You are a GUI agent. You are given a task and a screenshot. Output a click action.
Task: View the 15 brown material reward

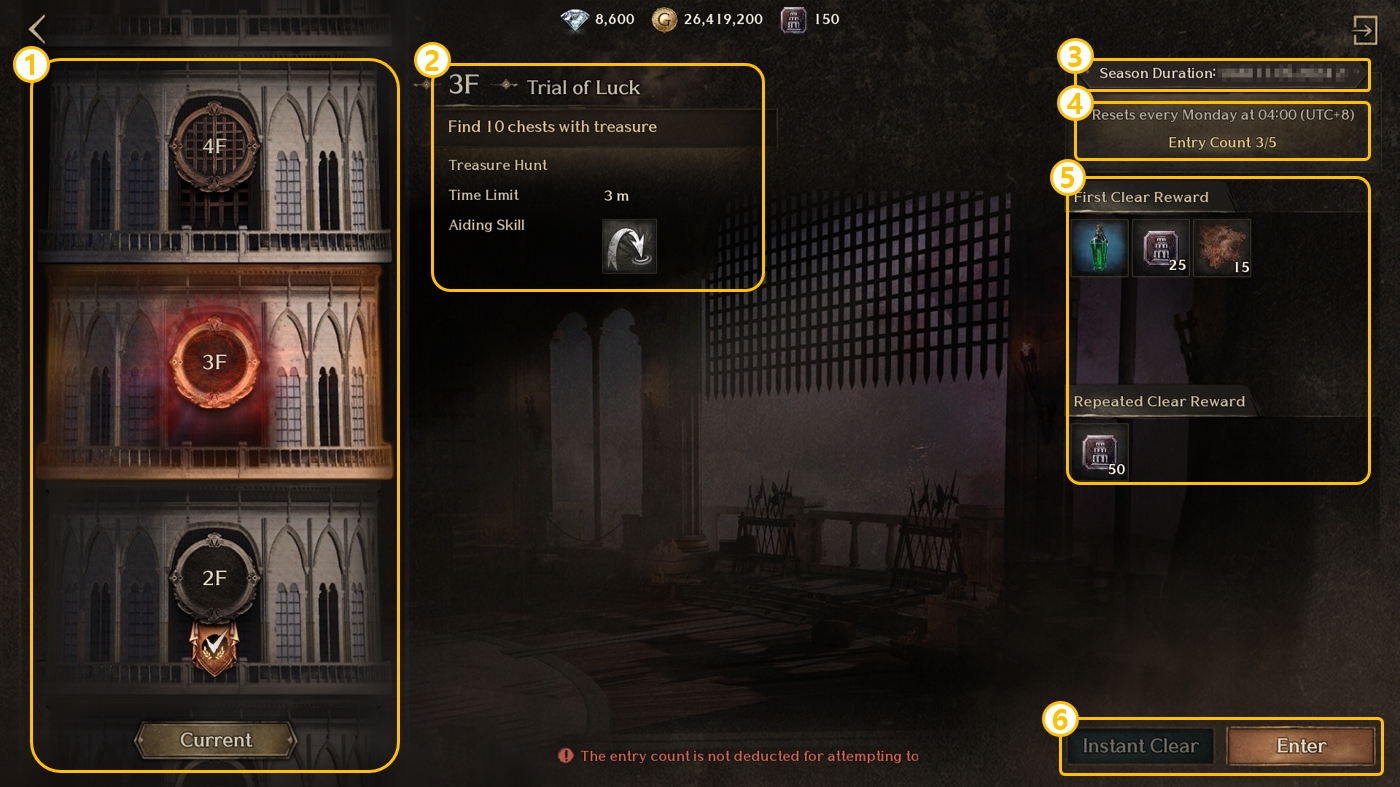point(1222,248)
